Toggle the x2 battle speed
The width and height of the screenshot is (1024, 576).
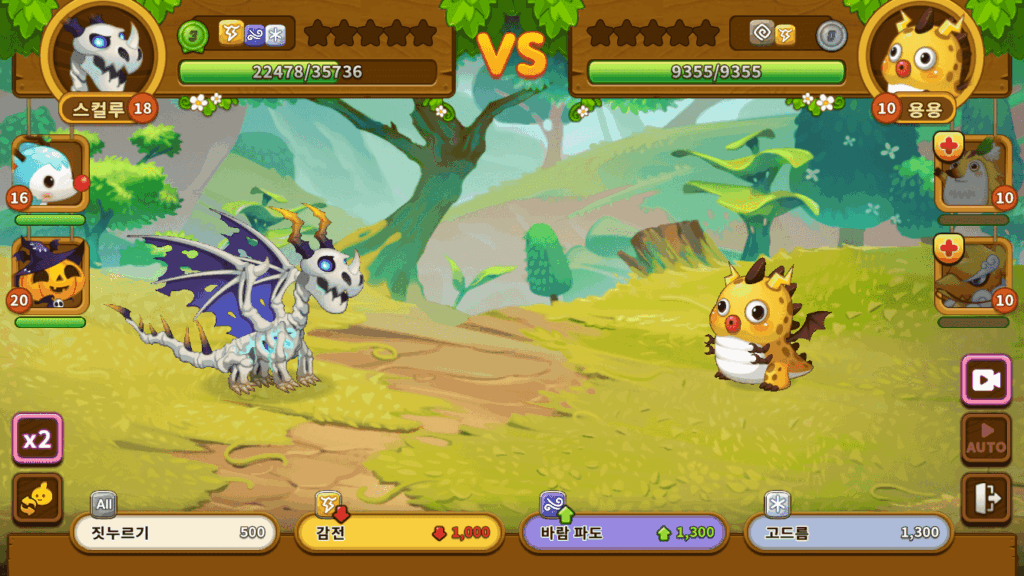click(38, 439)
